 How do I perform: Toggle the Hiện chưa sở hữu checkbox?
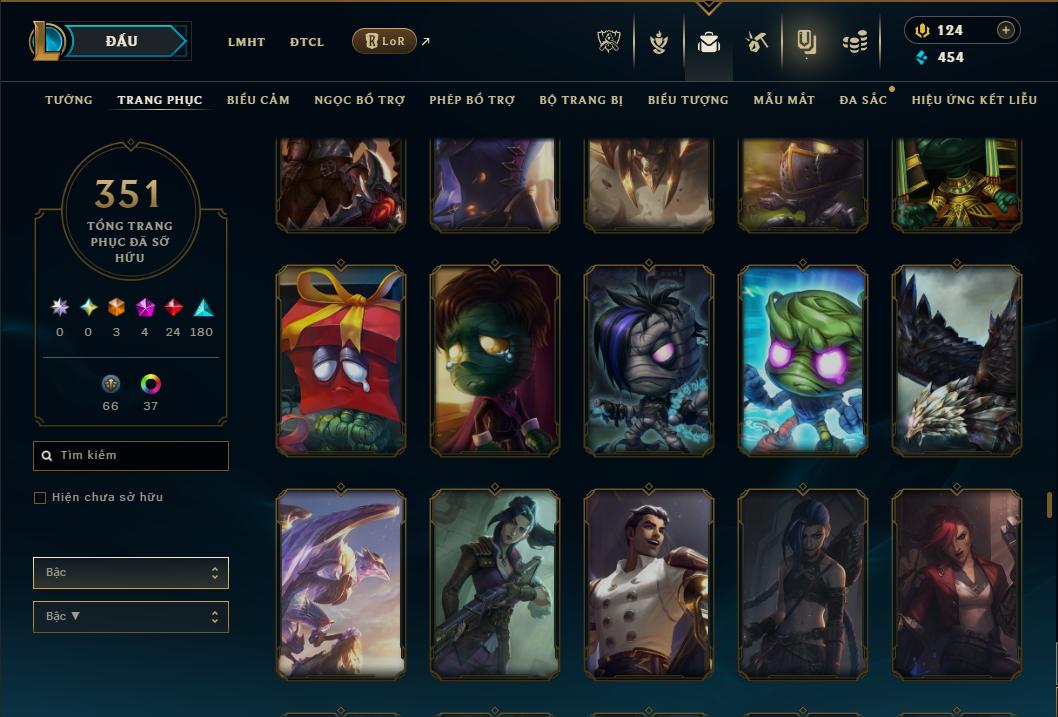click(40, 498)
